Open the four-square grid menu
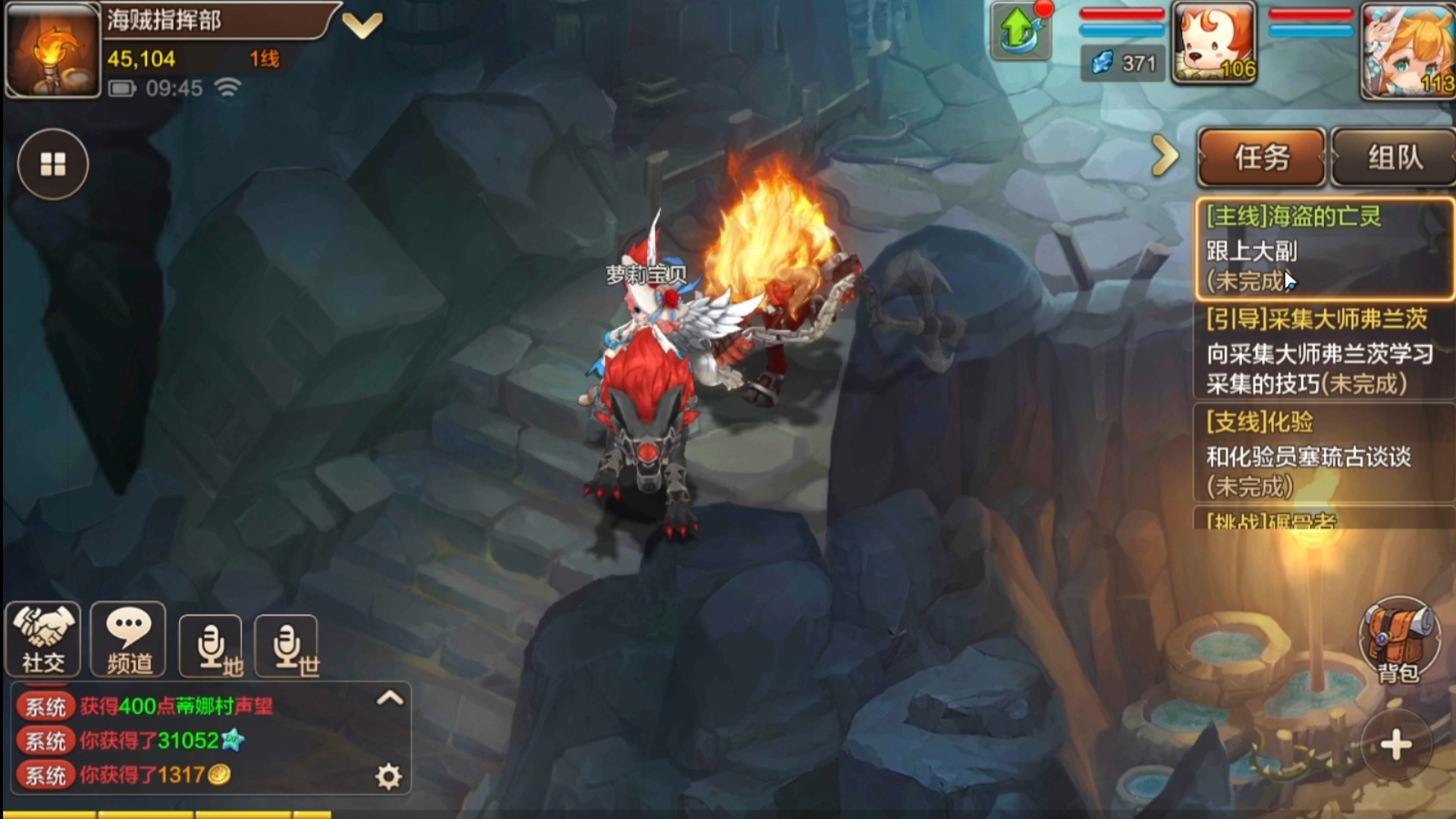This screenshot has width=1456, height=819. tap(53, 164)
